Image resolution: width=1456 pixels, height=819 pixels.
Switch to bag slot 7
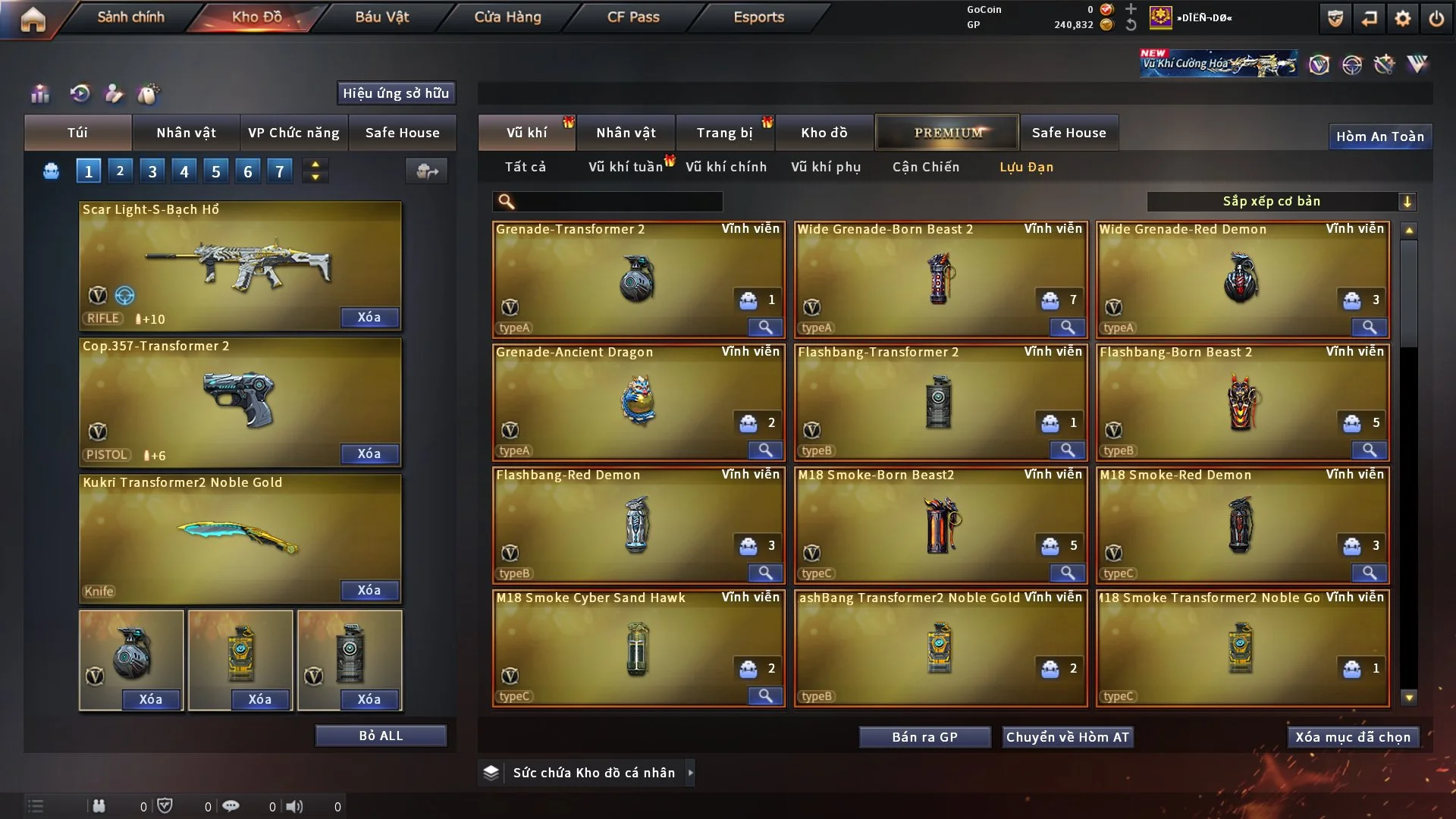[280, 171]
